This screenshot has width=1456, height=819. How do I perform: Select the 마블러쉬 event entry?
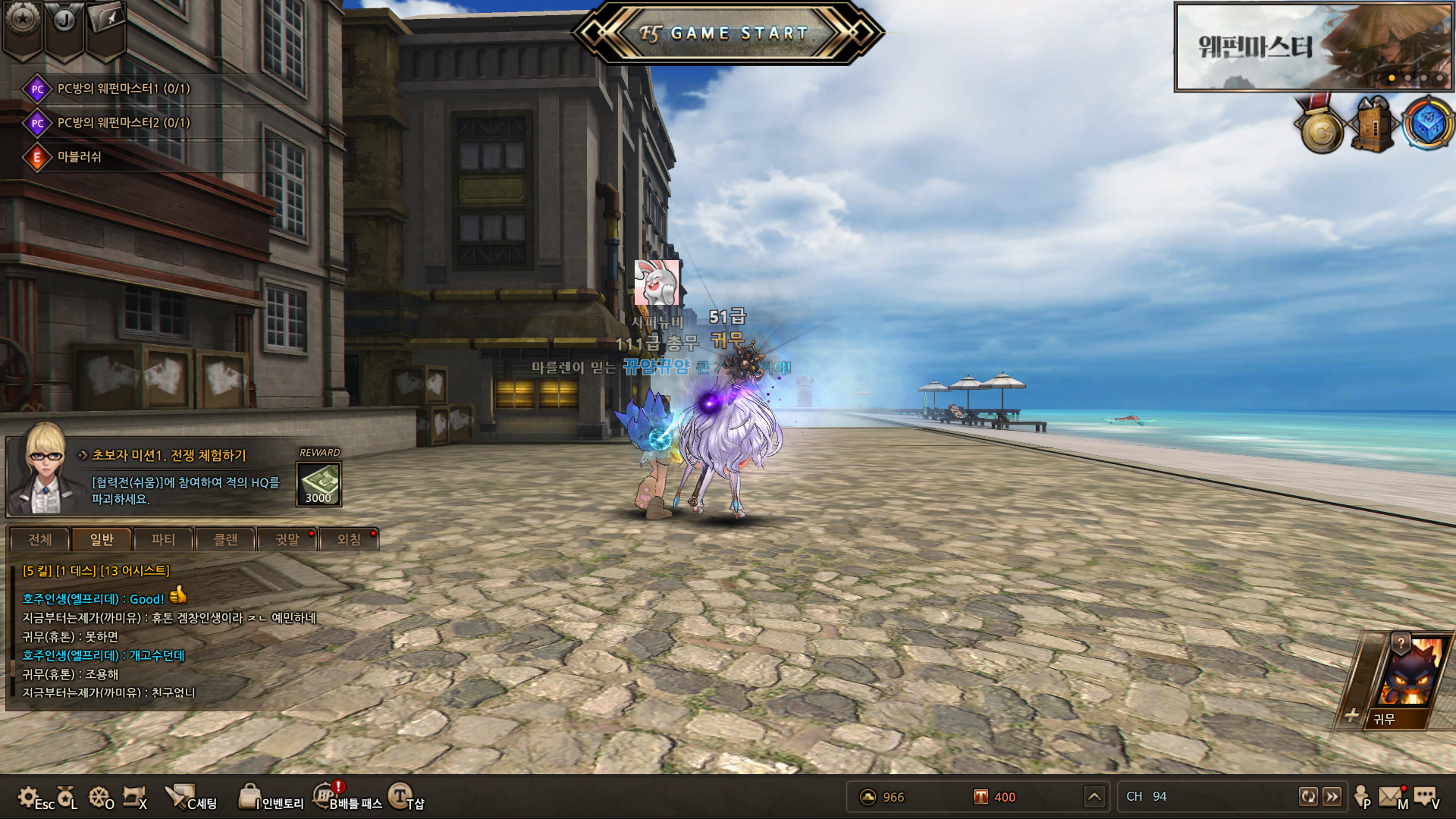click(79, 157)
